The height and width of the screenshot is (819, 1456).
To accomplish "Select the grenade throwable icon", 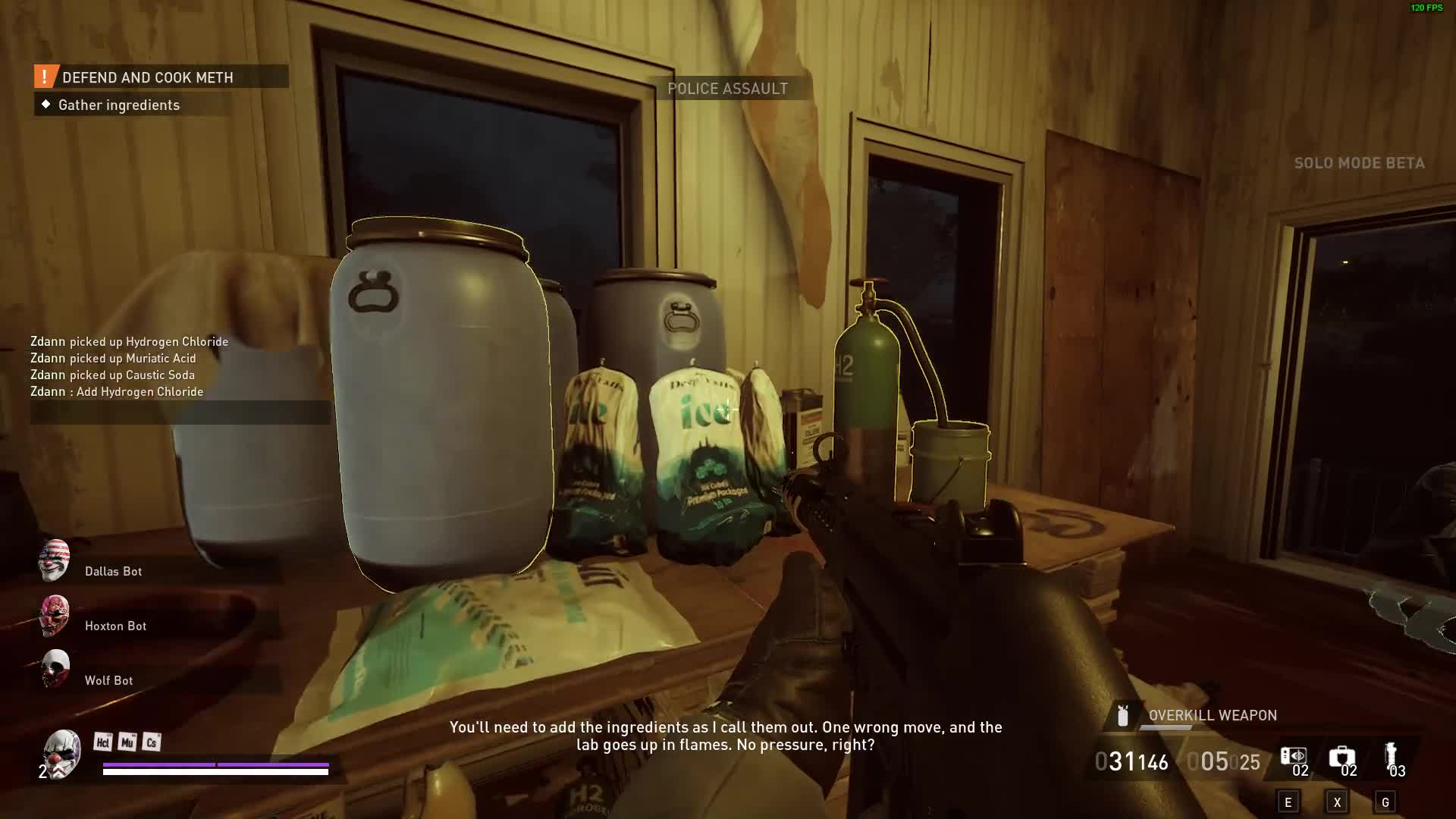I will click(1390, 755).
